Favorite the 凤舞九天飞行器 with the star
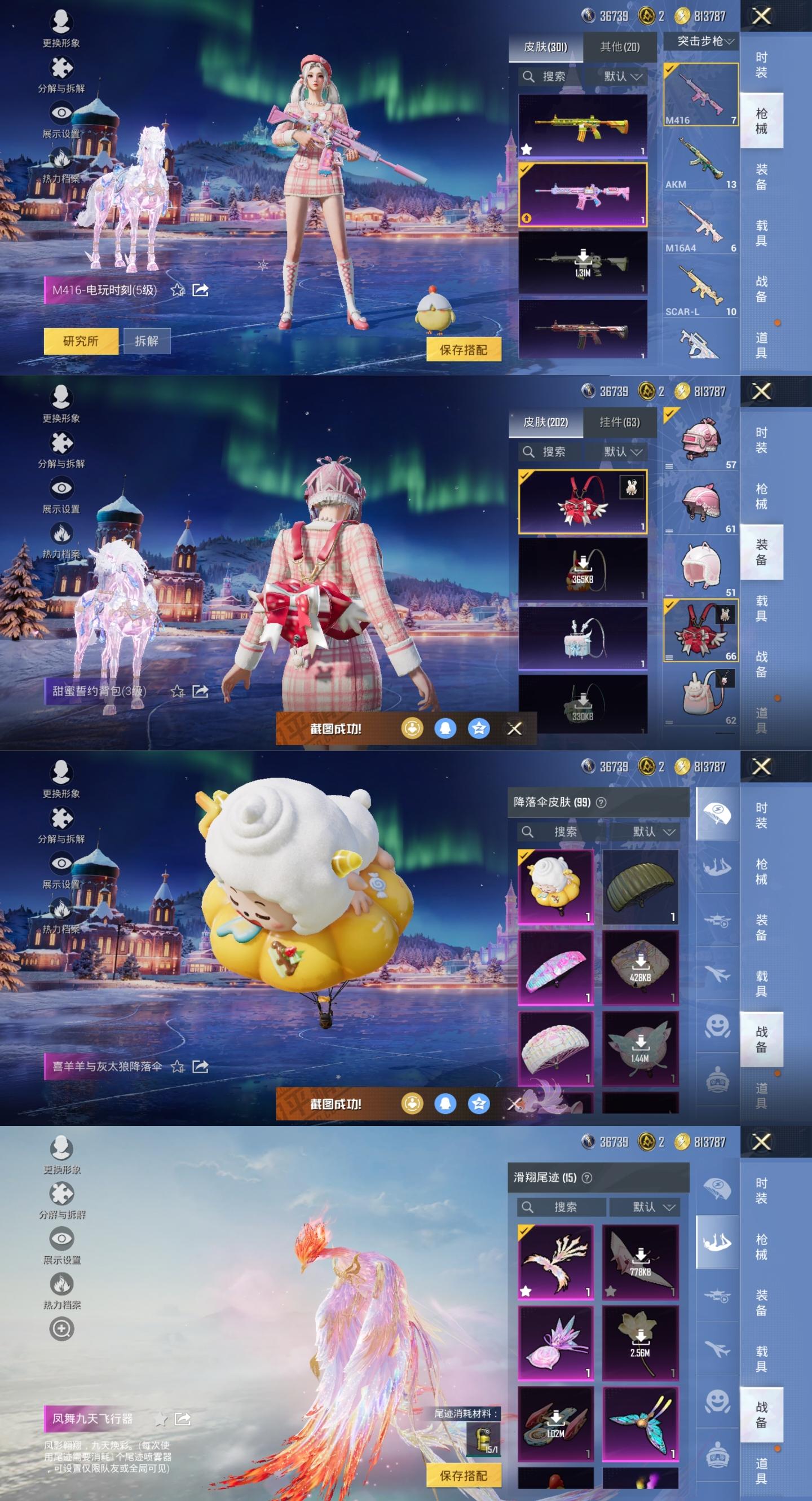The width and height of the screenshot is (812, 1501). coord(160,1418)
